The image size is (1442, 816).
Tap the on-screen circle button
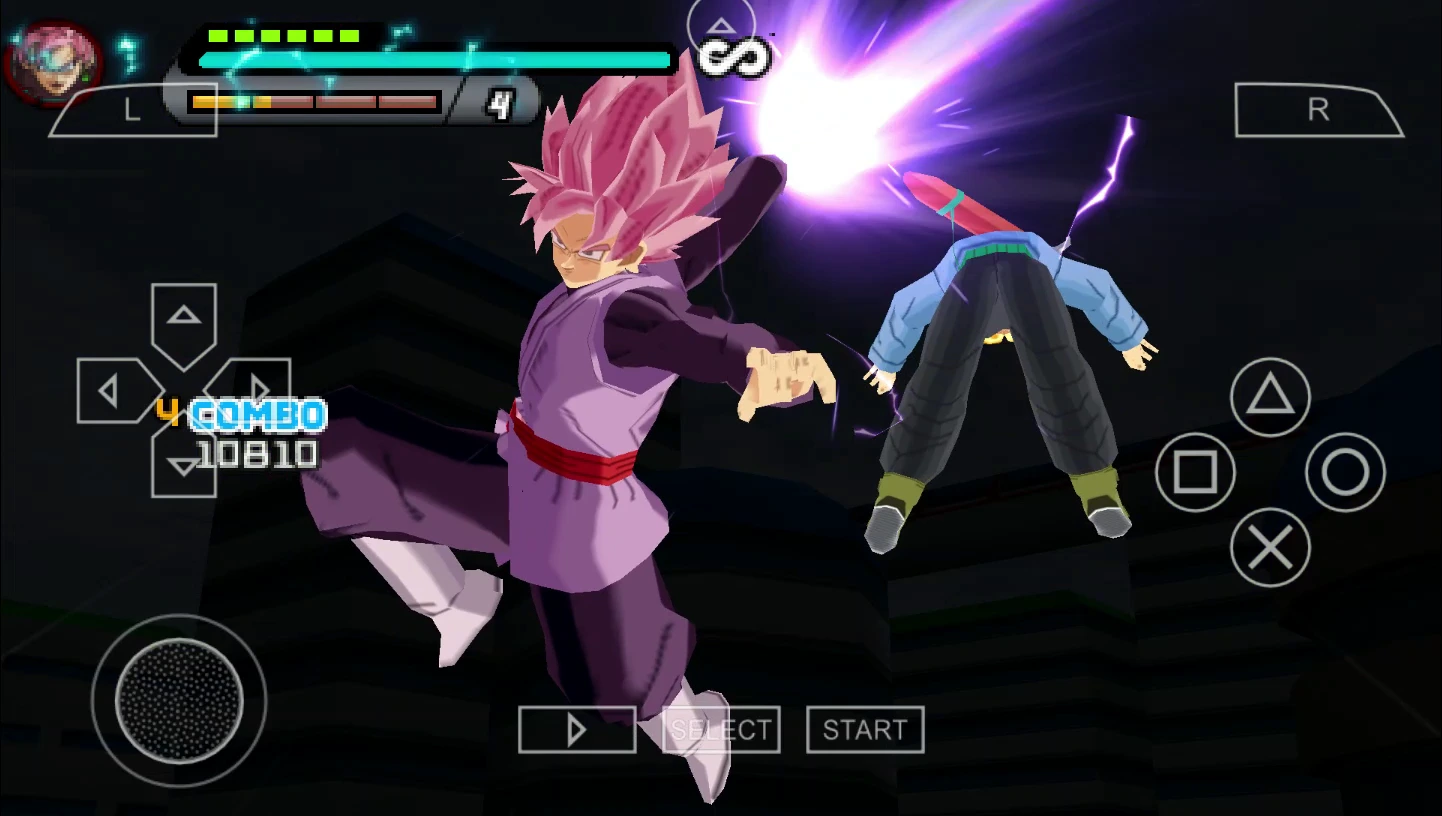[x=1345, y=472]
